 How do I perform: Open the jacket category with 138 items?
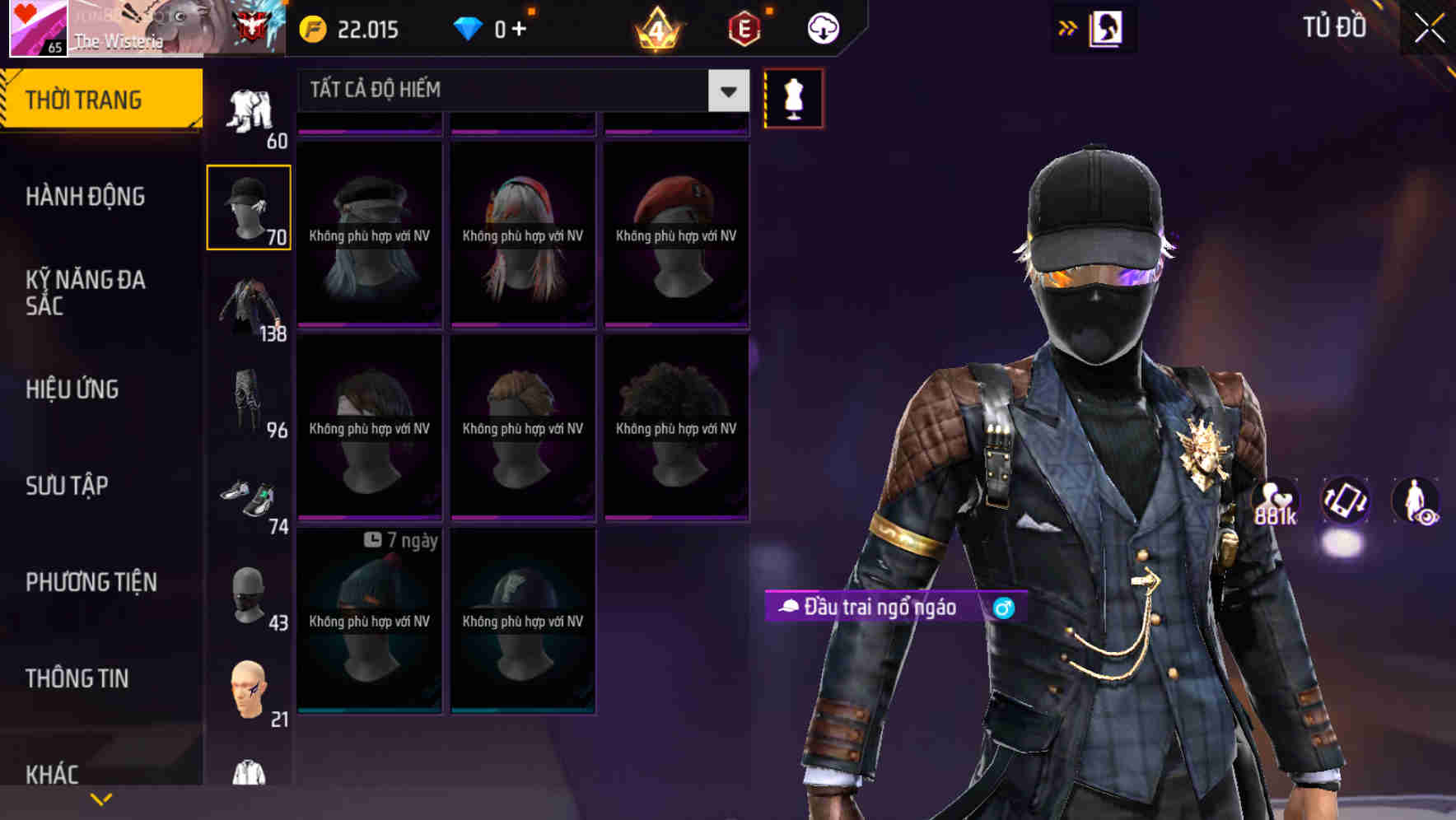pos(250,305)
